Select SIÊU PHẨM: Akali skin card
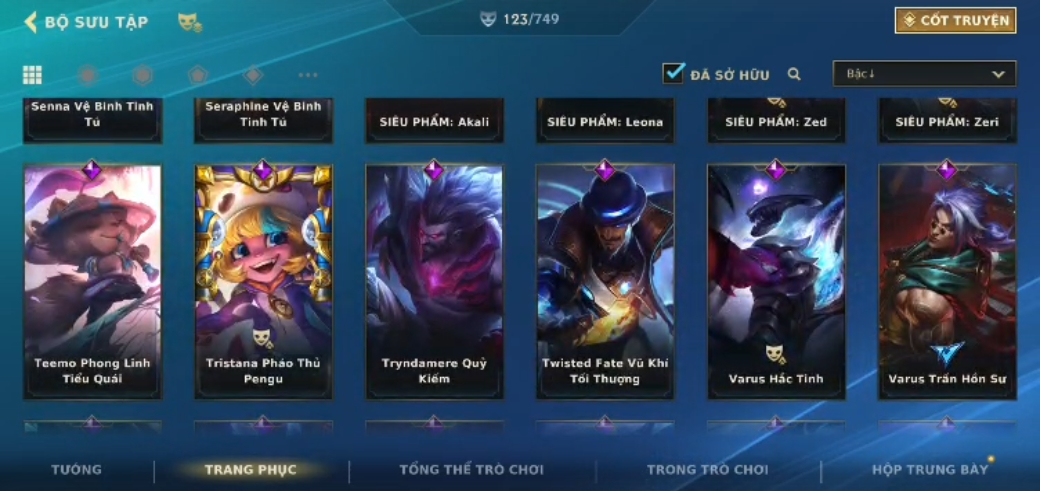Screen dimensions: 1040x491 (x=434, y=121)
